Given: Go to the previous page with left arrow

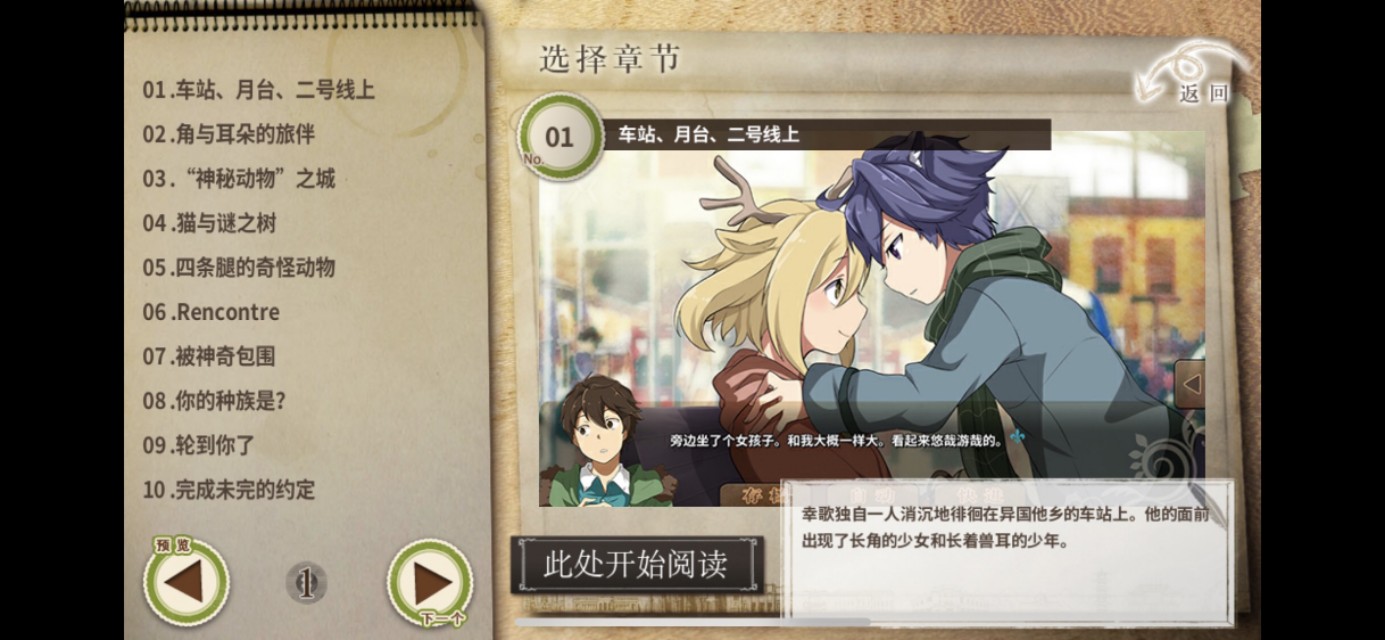Looking at the screenshot, I should point(186,582).
